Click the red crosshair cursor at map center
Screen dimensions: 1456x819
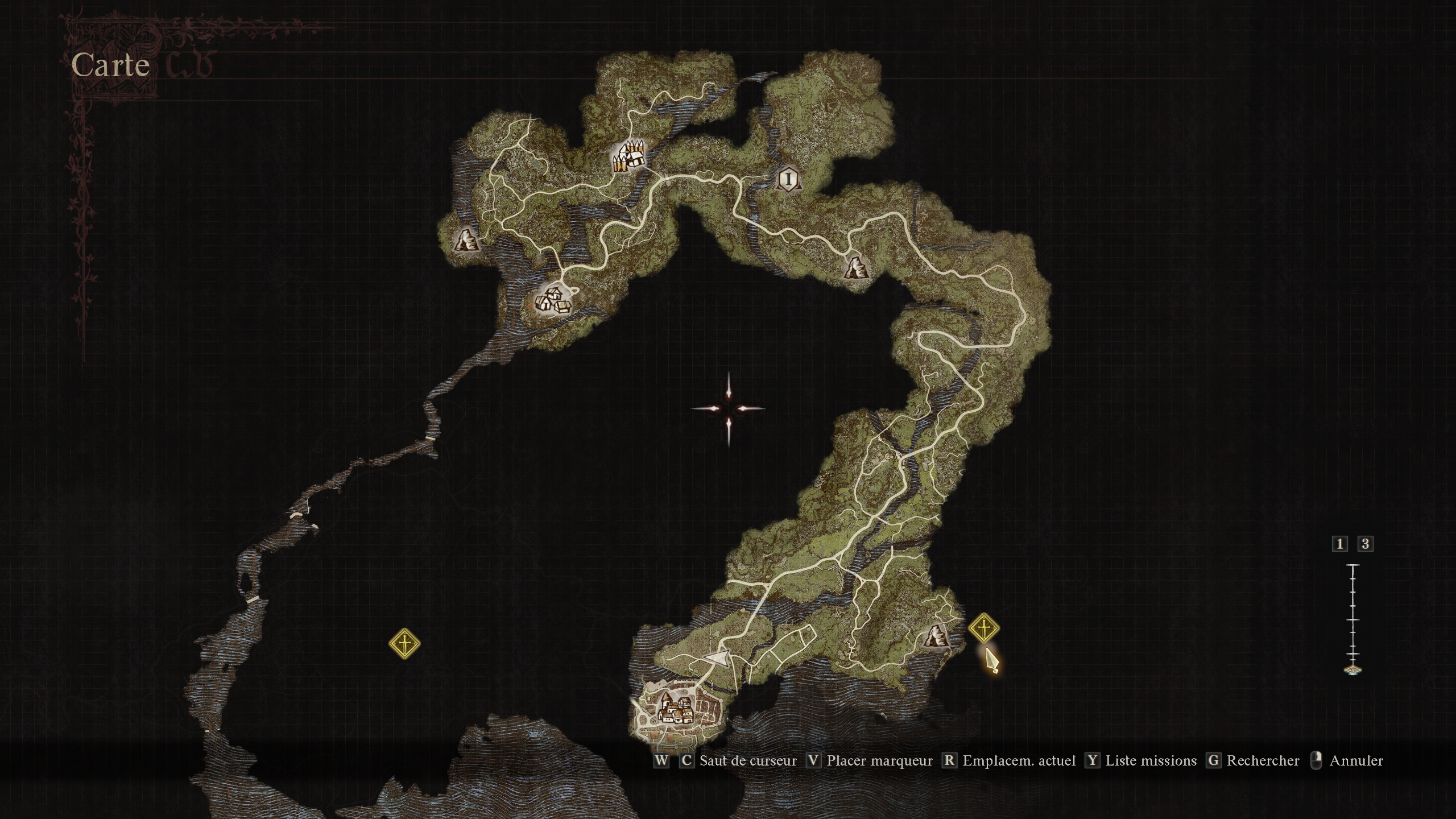pos(730,407)
